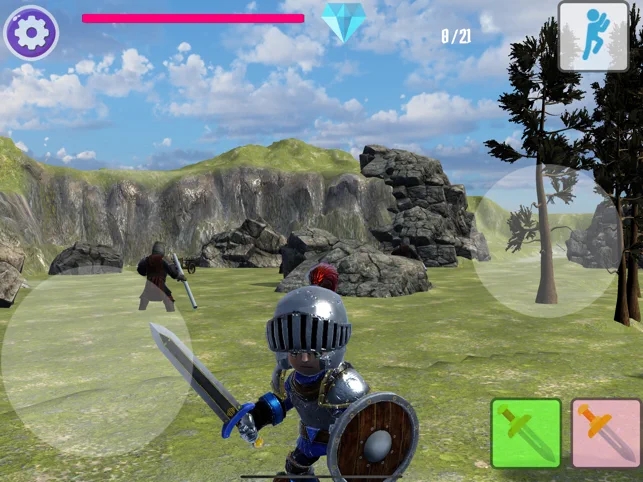Use the green sword attack button
Viewport: 643px width, 482px height.
526,433
